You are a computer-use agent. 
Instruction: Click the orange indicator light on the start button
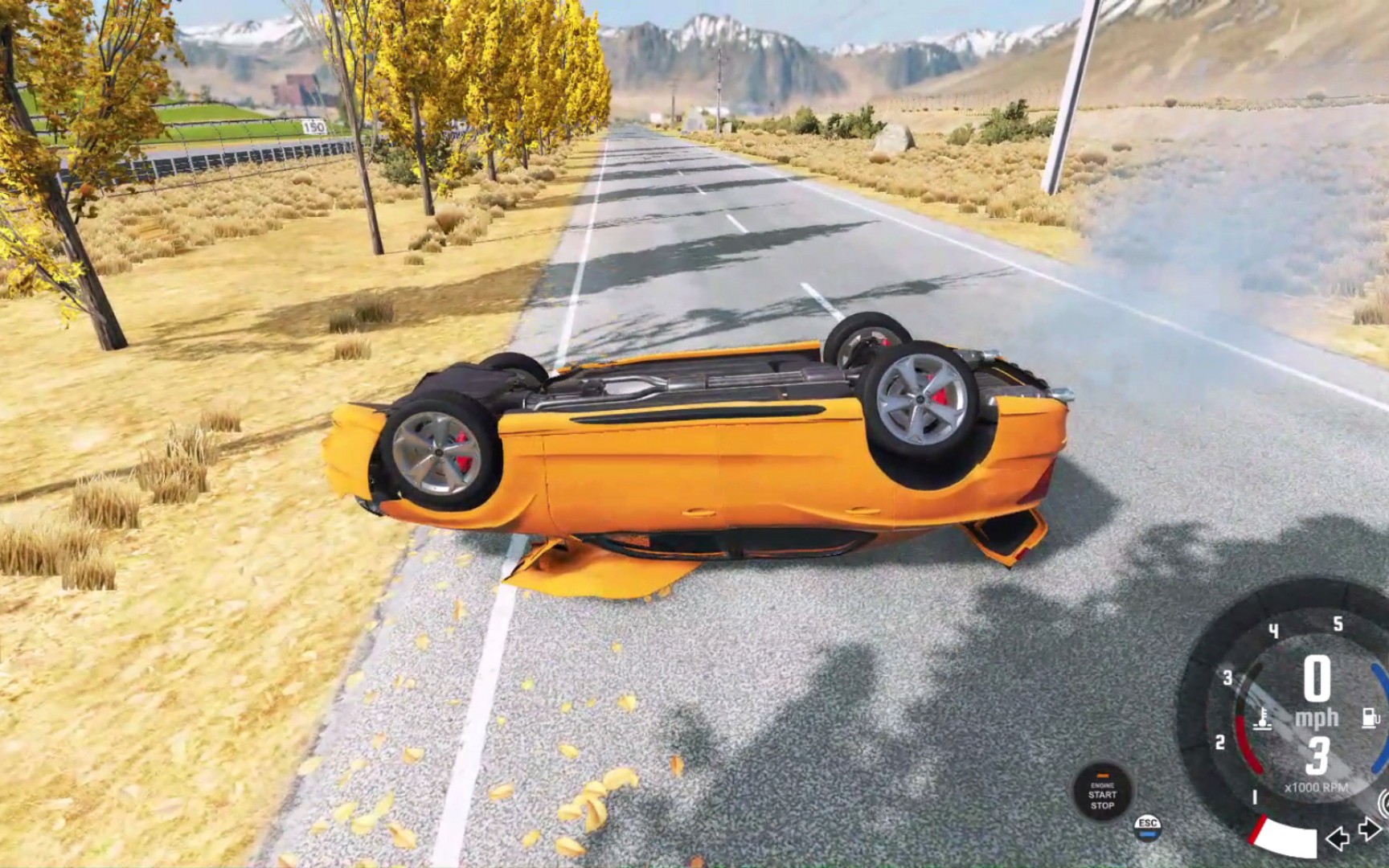click(1103, 775)
